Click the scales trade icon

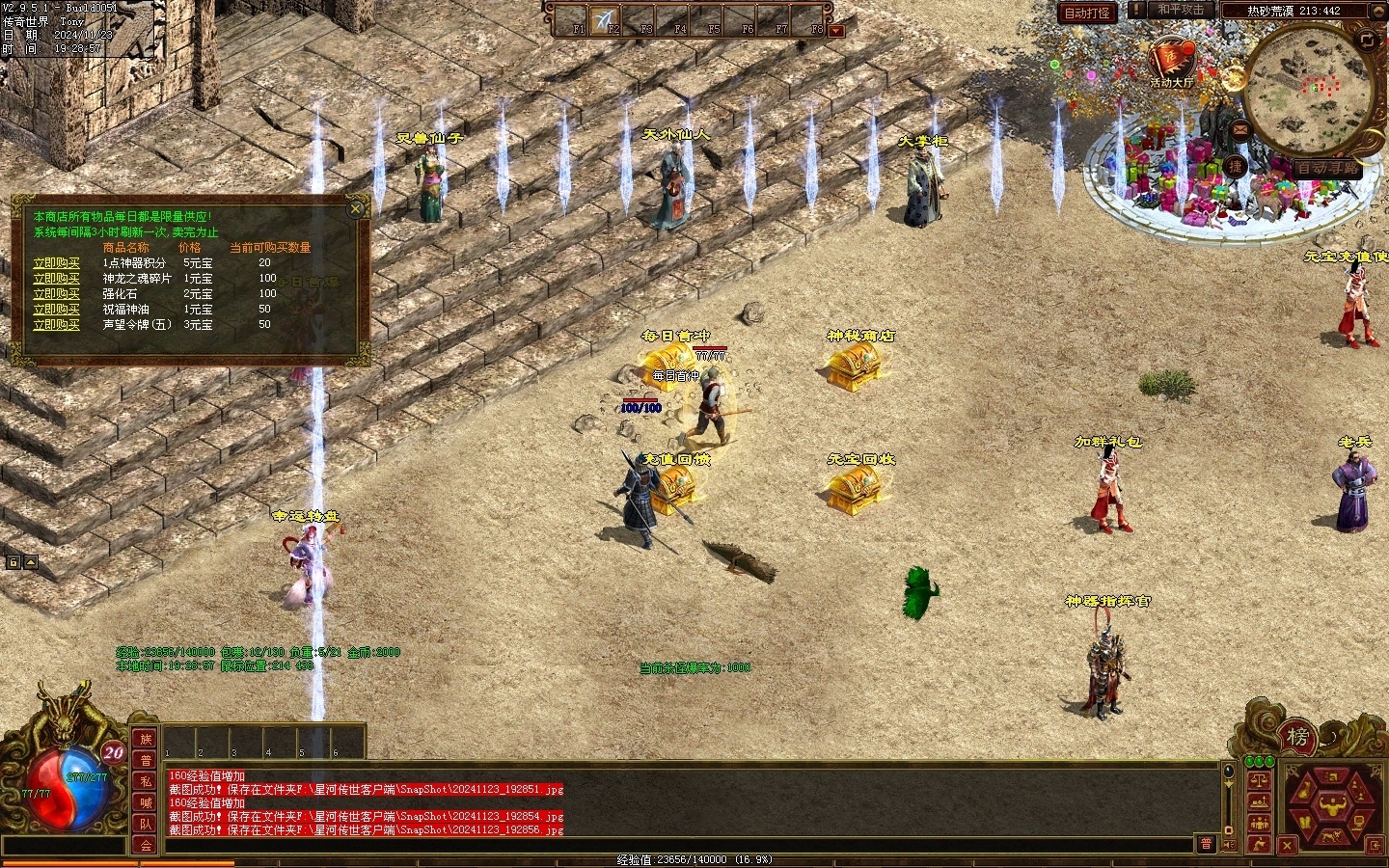click(x=1259, y=779)
